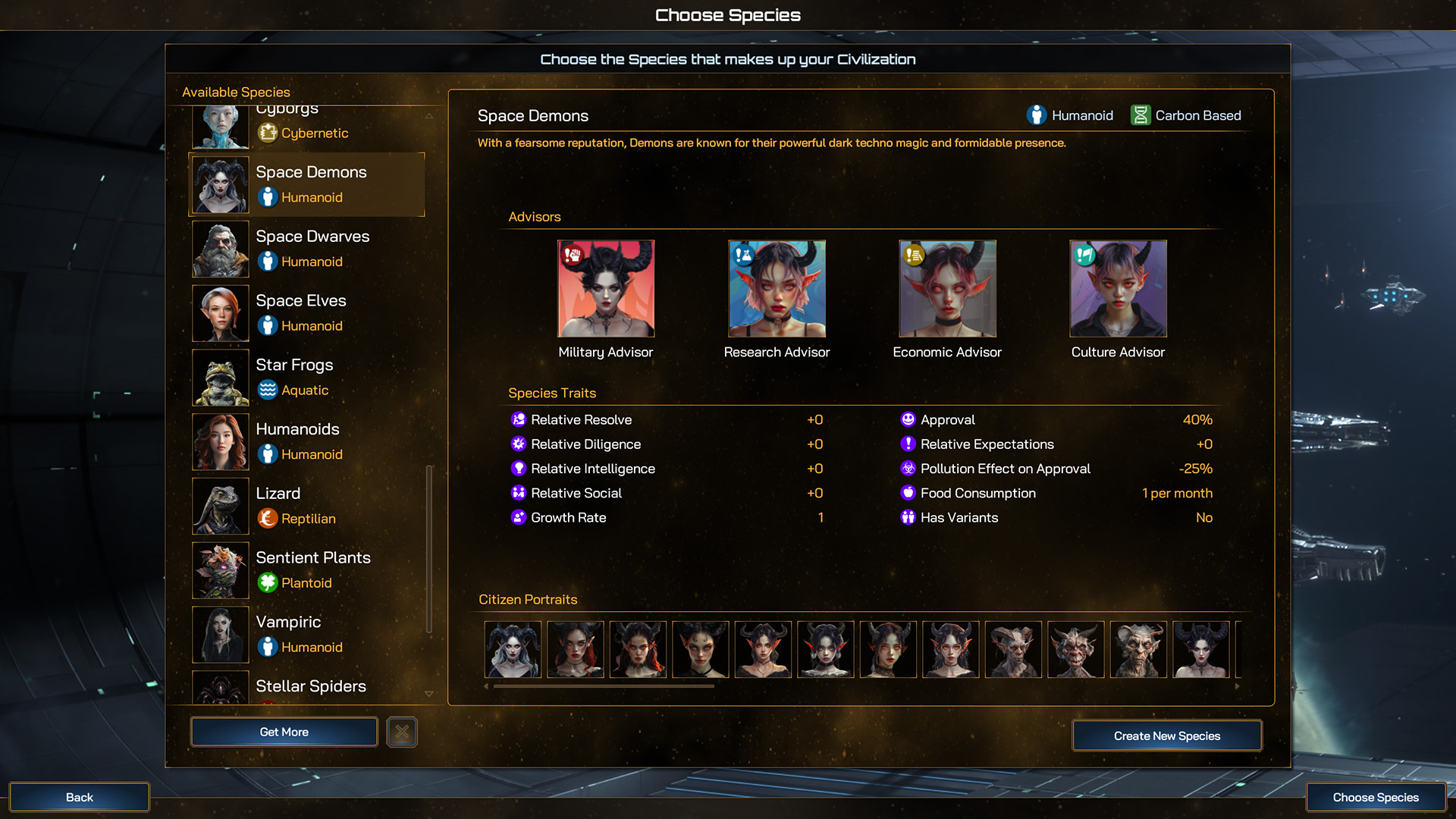Confirm with the Choose Species button

click(x=1375, y=797)
